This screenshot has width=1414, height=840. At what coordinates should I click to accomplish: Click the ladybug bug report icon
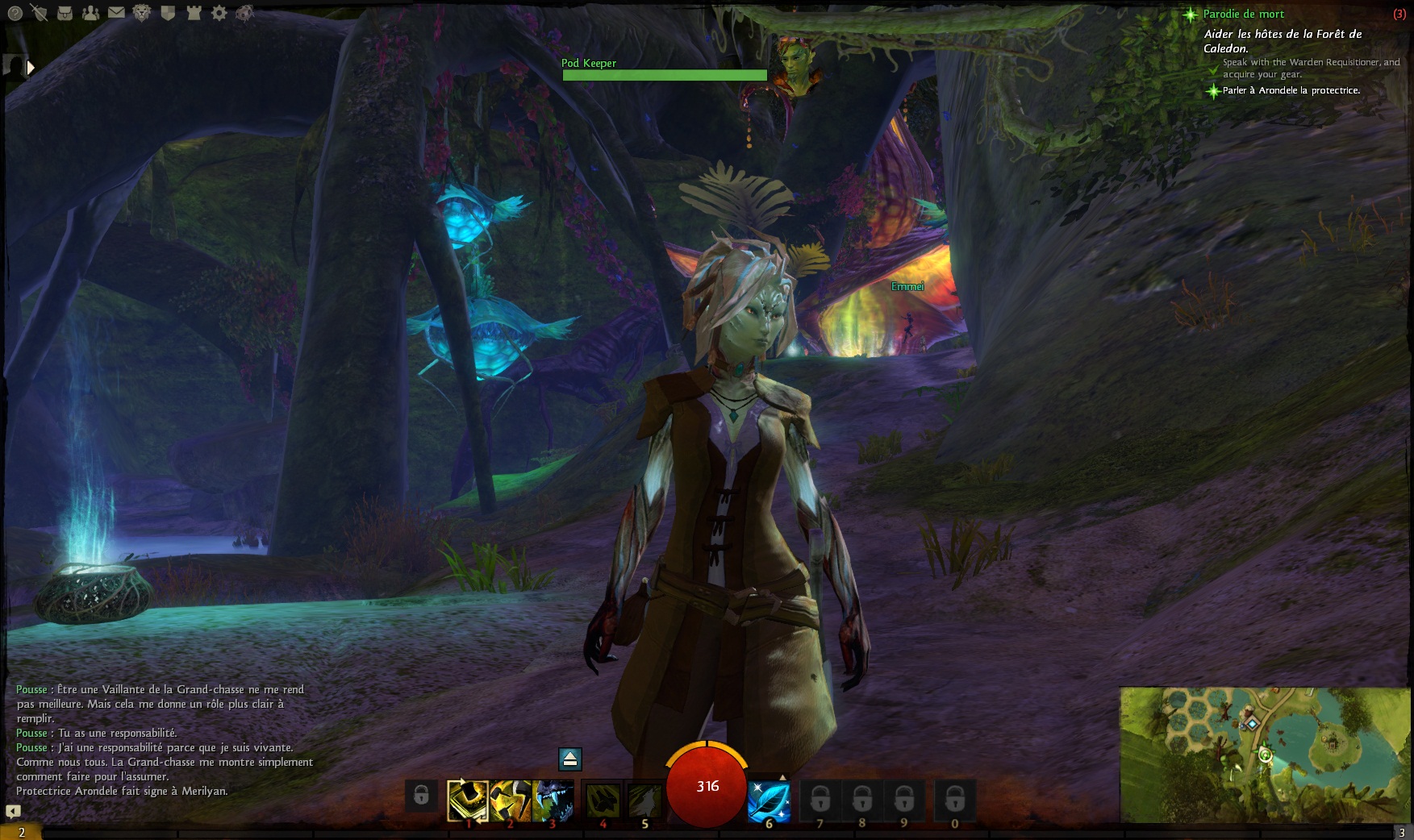pyautogui.click(x=245, y=13)
